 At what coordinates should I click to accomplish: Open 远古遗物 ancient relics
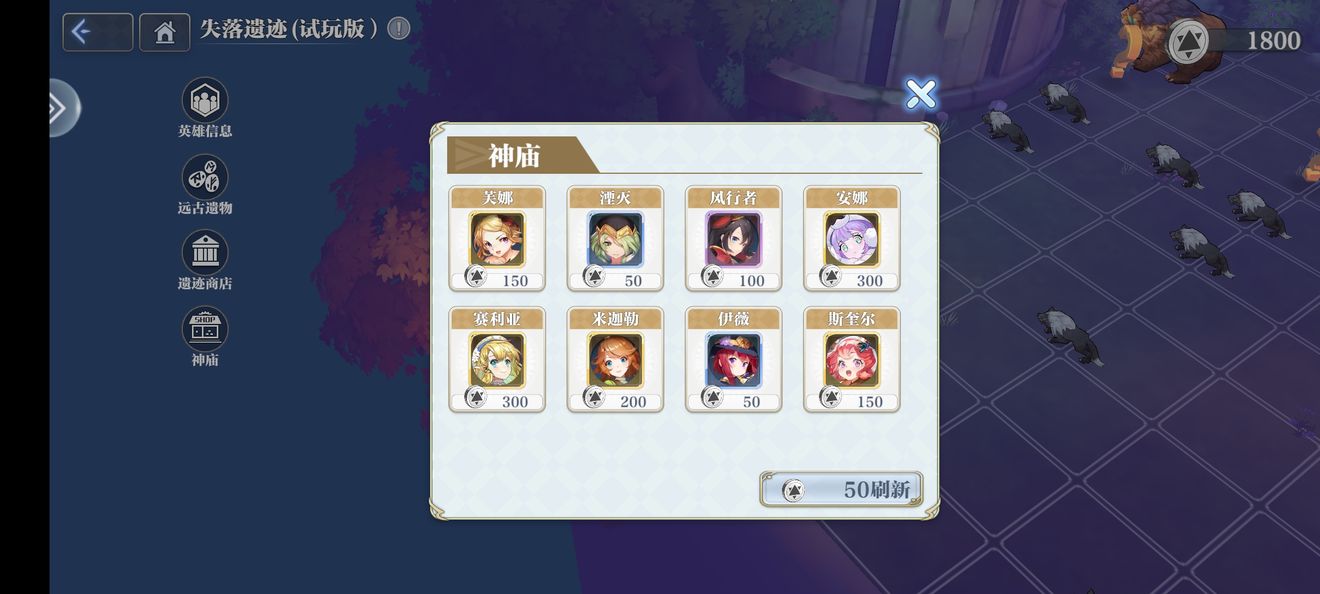coord(205,177)
